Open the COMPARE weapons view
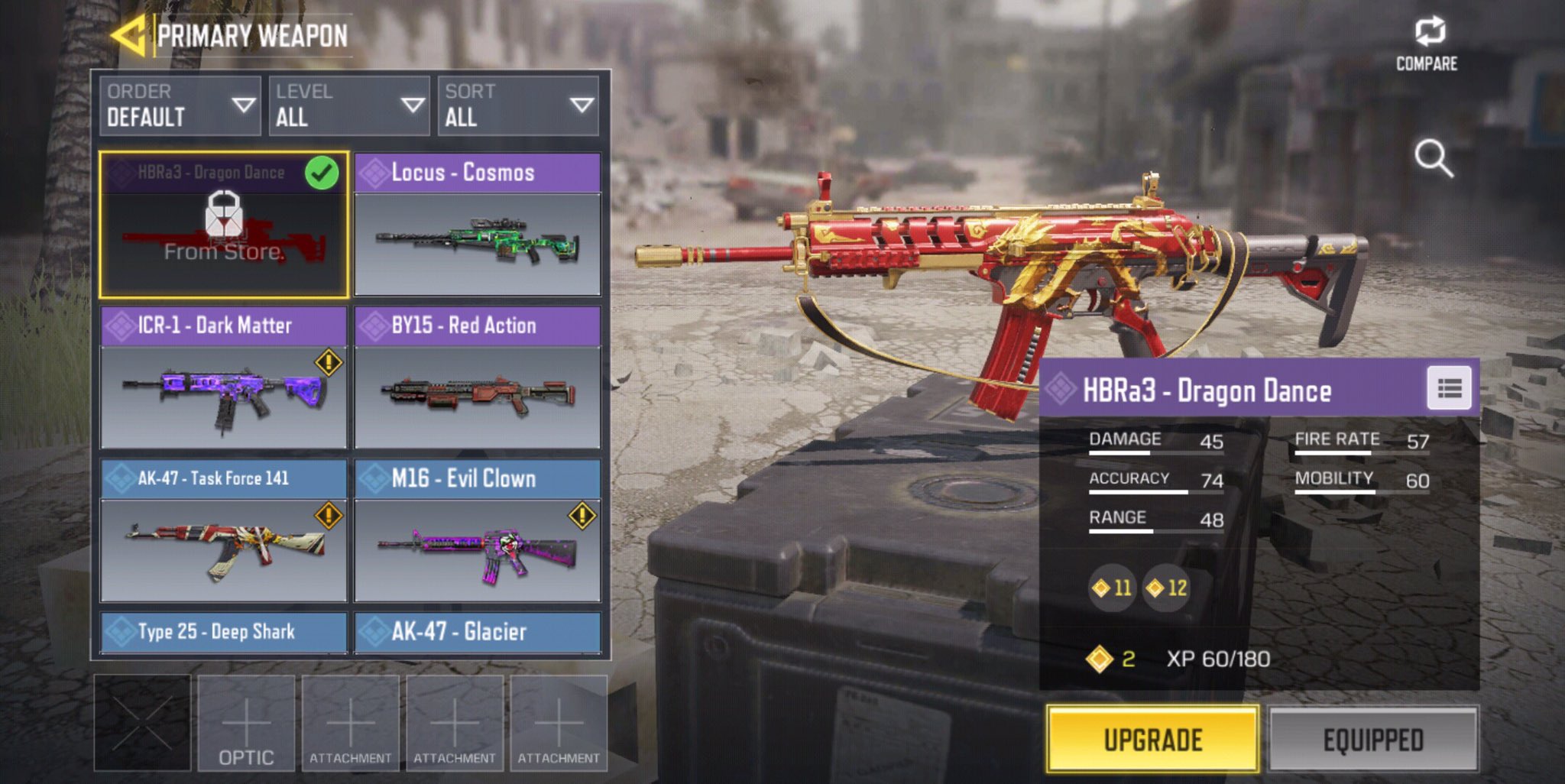Screen dimensions: 1565x784 tap(1427, 44)
